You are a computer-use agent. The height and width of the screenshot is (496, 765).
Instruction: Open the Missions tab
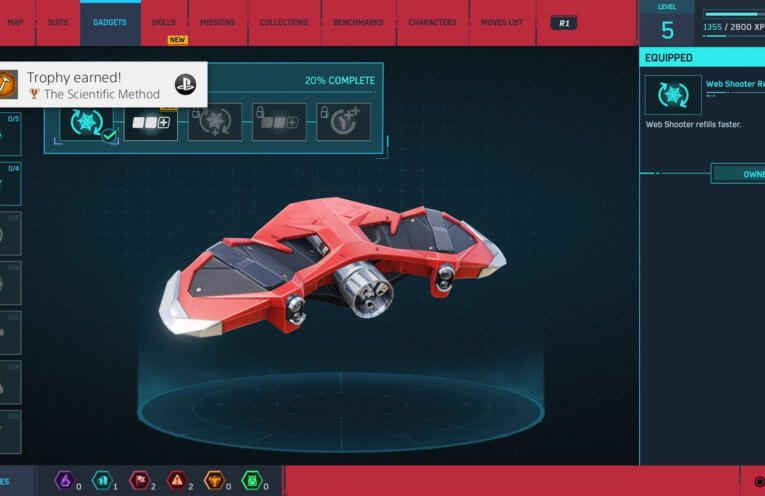(x=217, y=22)
